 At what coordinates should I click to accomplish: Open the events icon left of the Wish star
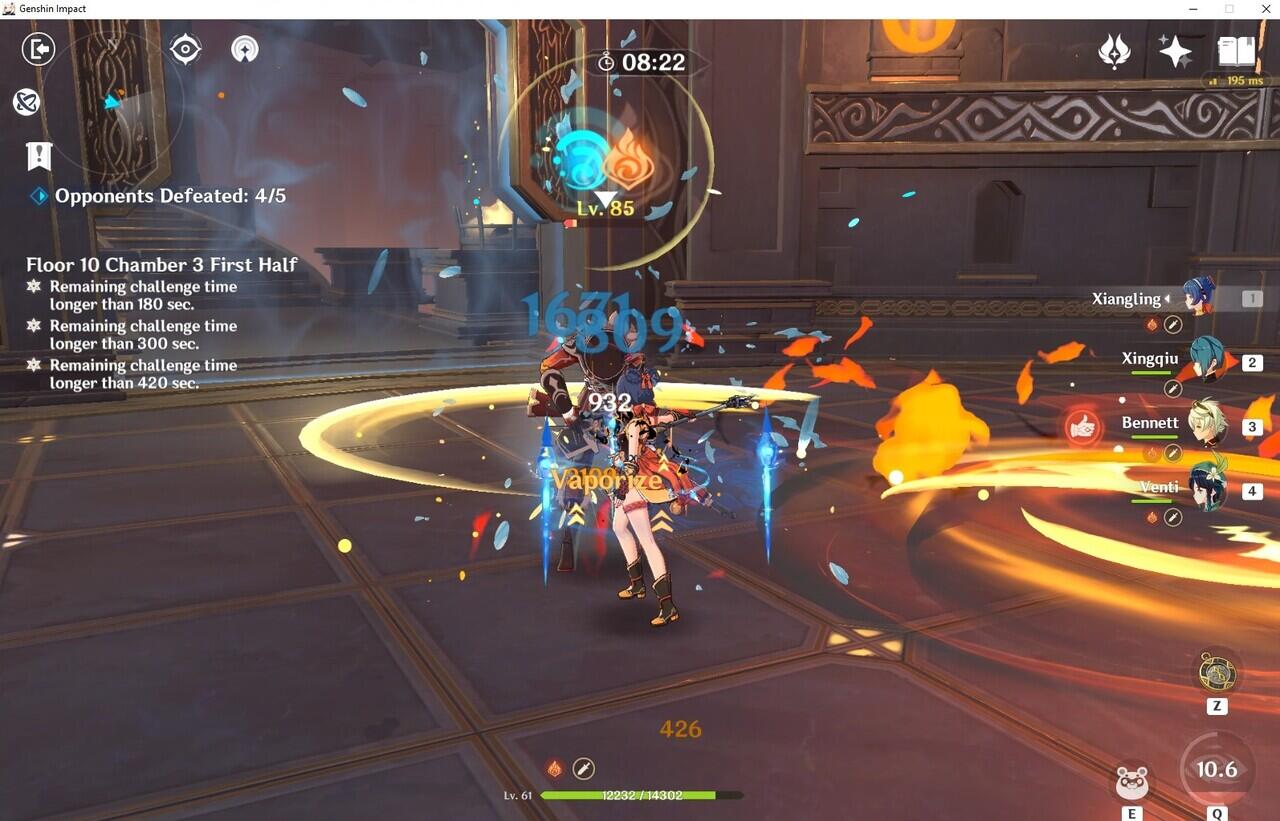click(1114, 51)
